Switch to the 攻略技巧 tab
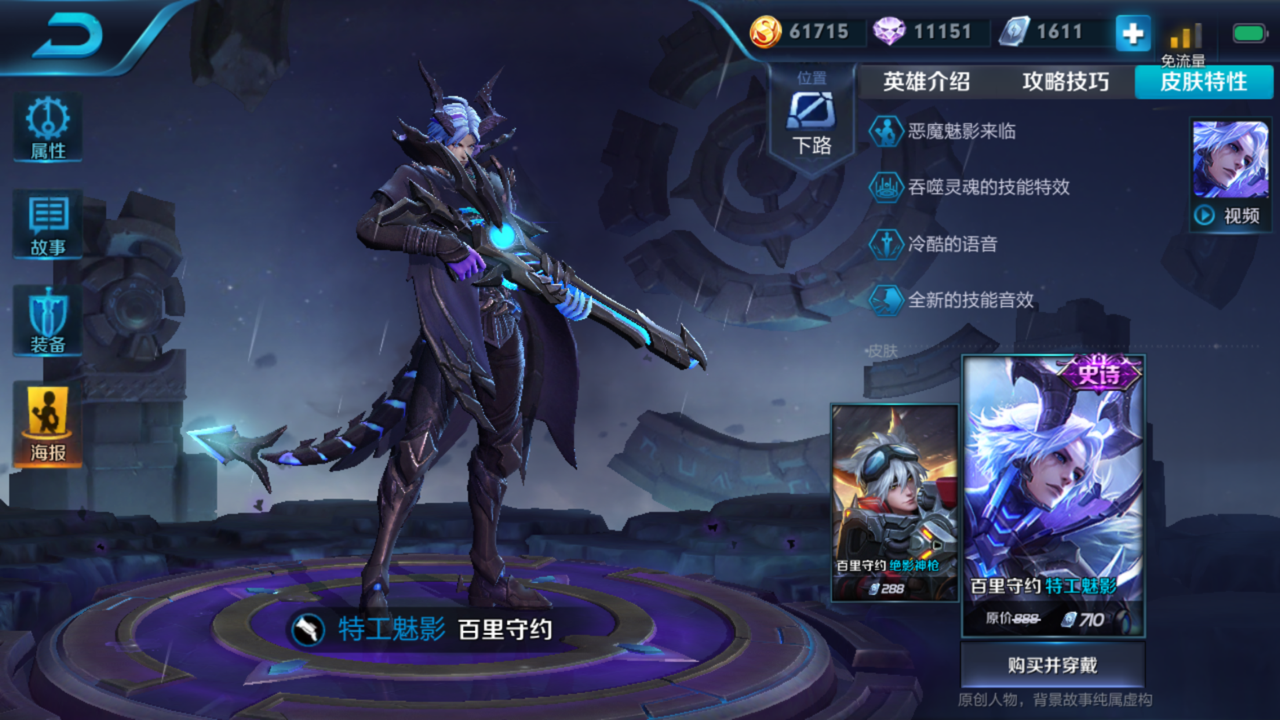The width and height of the screenshot is (1280, 720). 1065,82
